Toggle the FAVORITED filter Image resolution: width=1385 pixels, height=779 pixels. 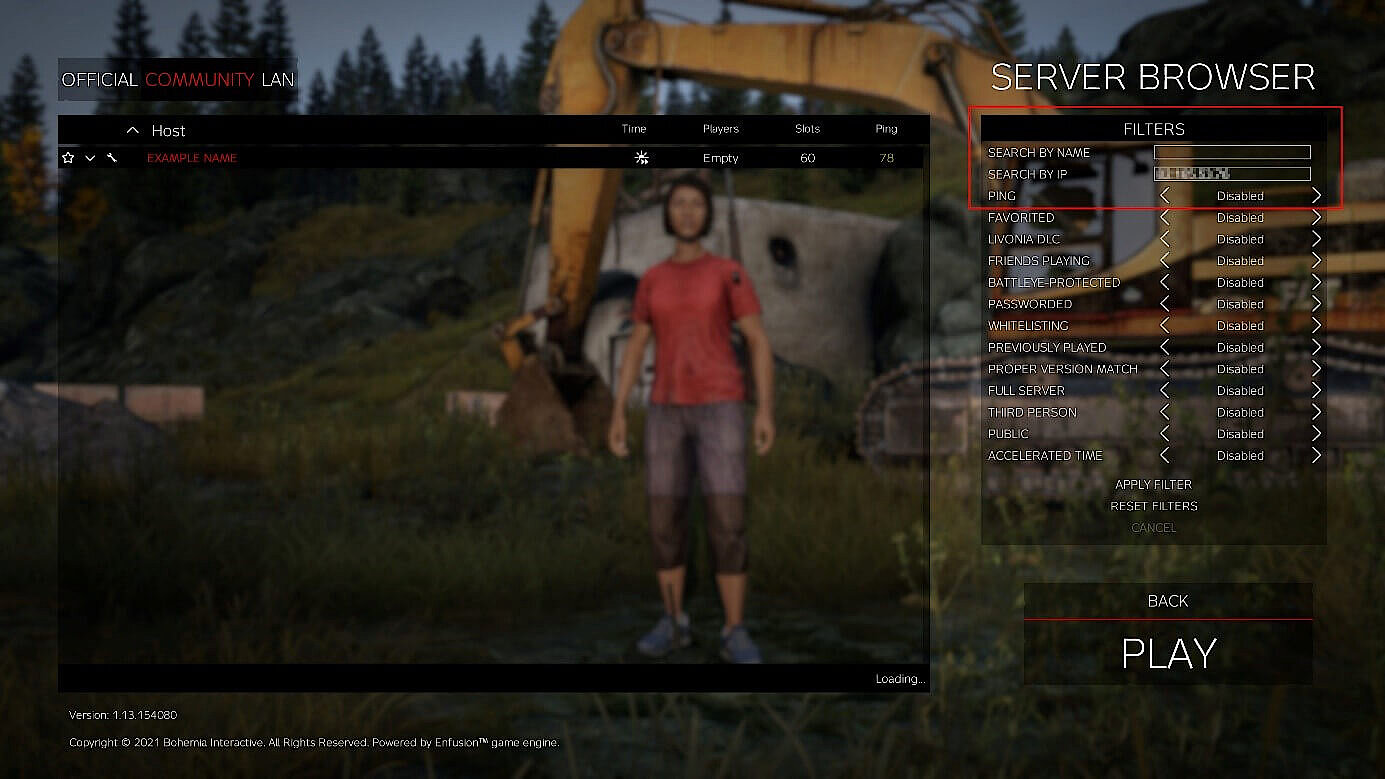[x=1318, y=217]
